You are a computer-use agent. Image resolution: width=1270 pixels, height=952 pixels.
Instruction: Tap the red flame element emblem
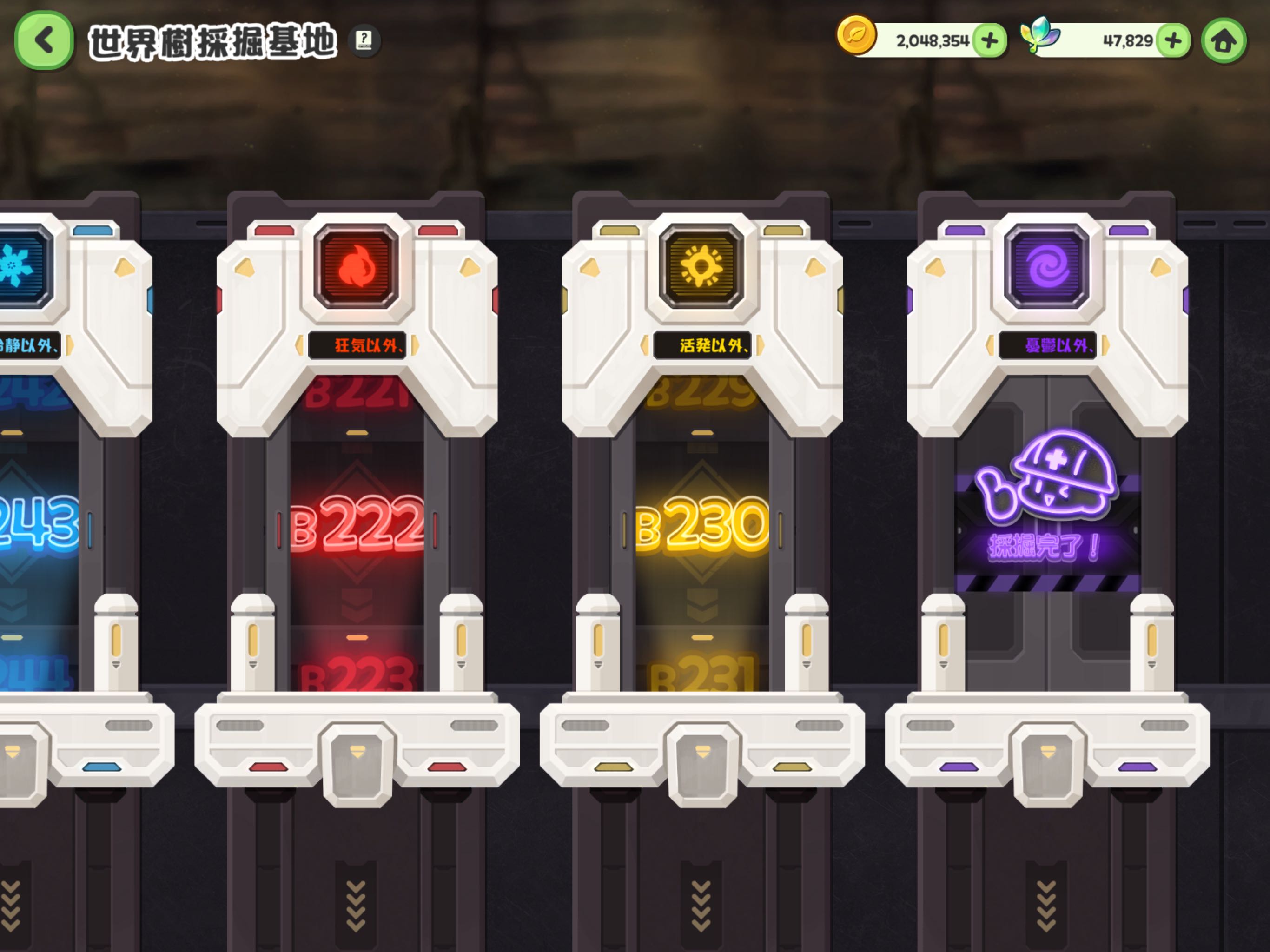357,266
